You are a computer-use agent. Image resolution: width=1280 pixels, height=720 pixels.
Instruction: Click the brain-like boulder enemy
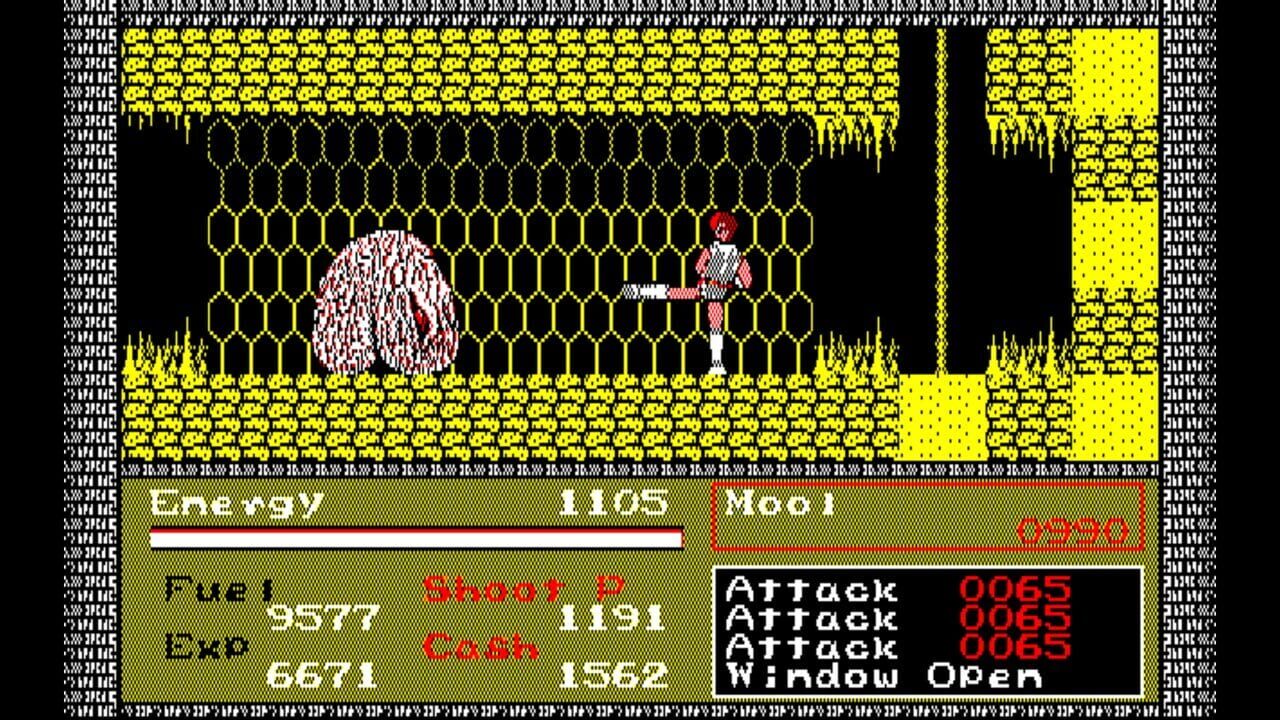click(385, 300)
